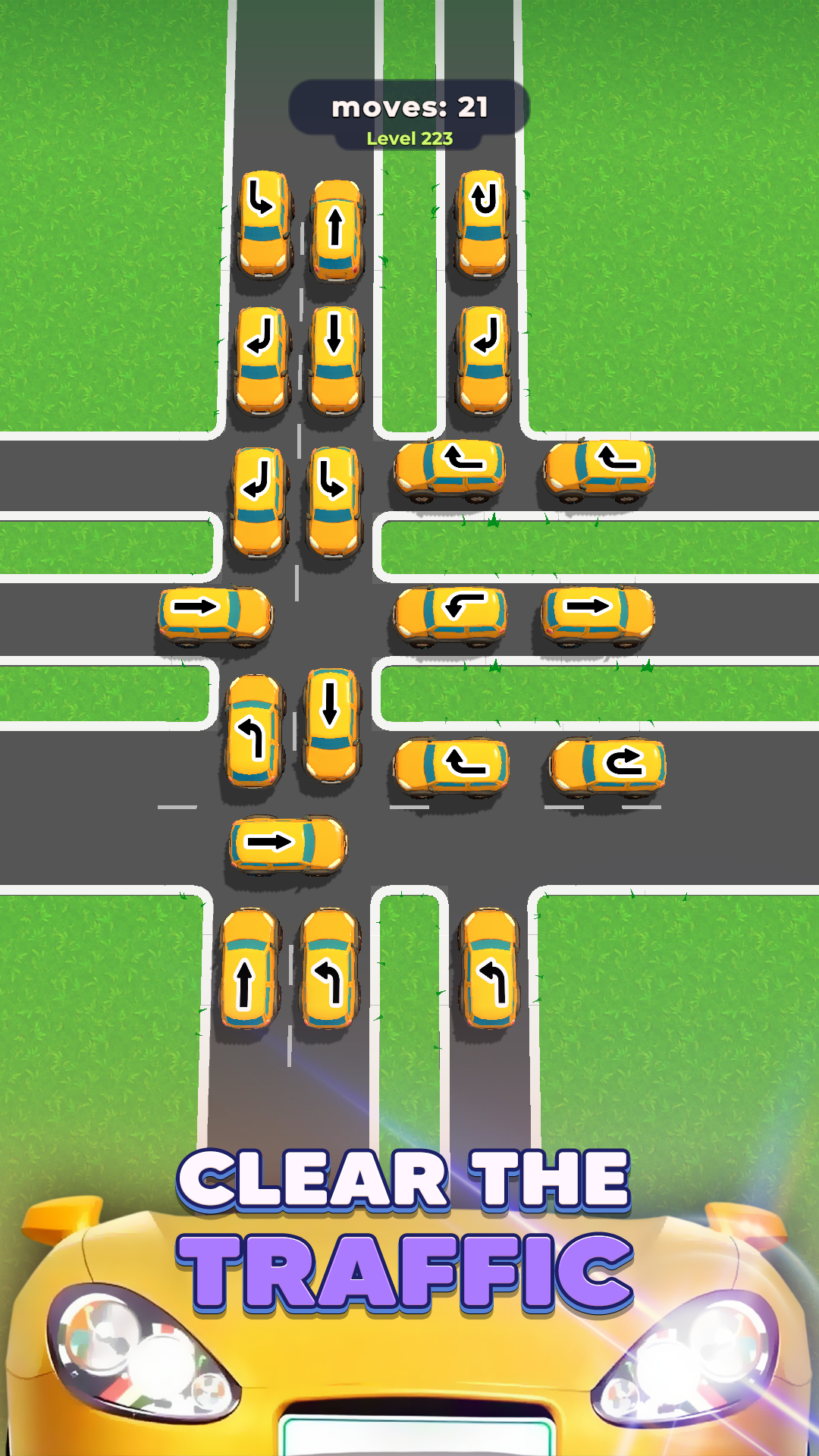Tap the car alone in the bottom-right lane
The width and height of the screenshot is (819, 1456).
pos(490,968)
